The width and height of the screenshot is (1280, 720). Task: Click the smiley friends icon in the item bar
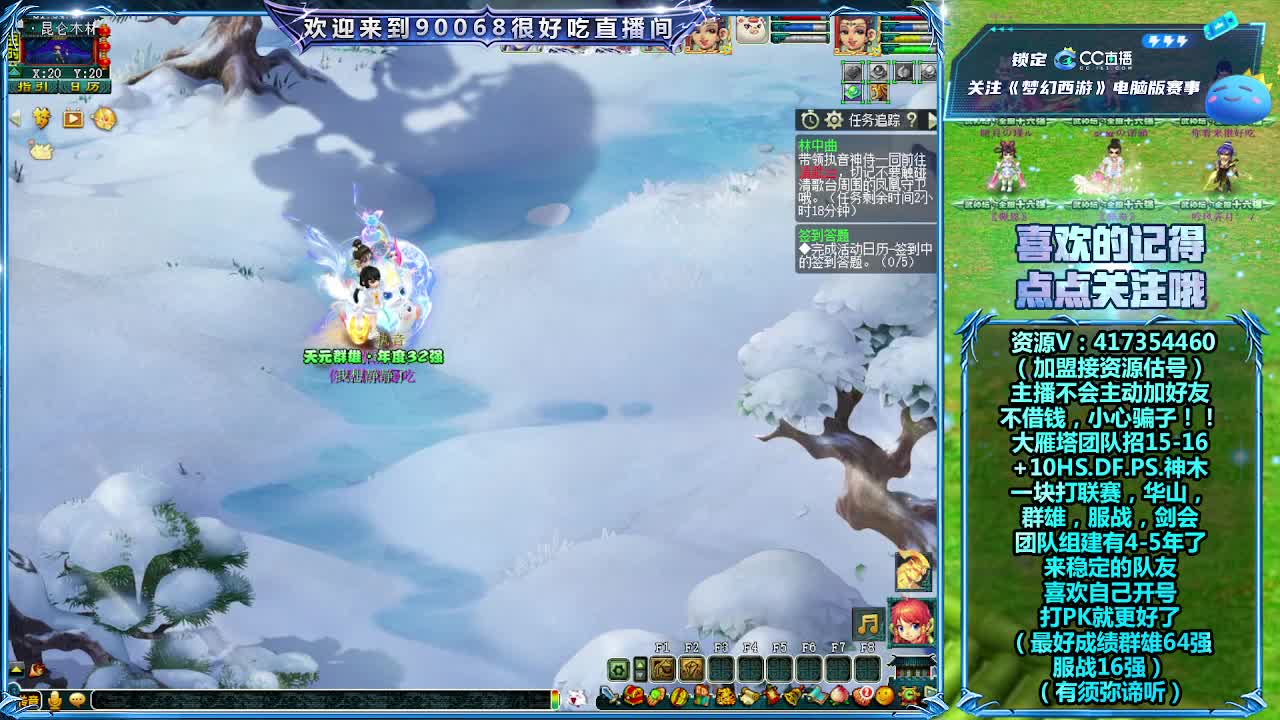pos(882,695)
